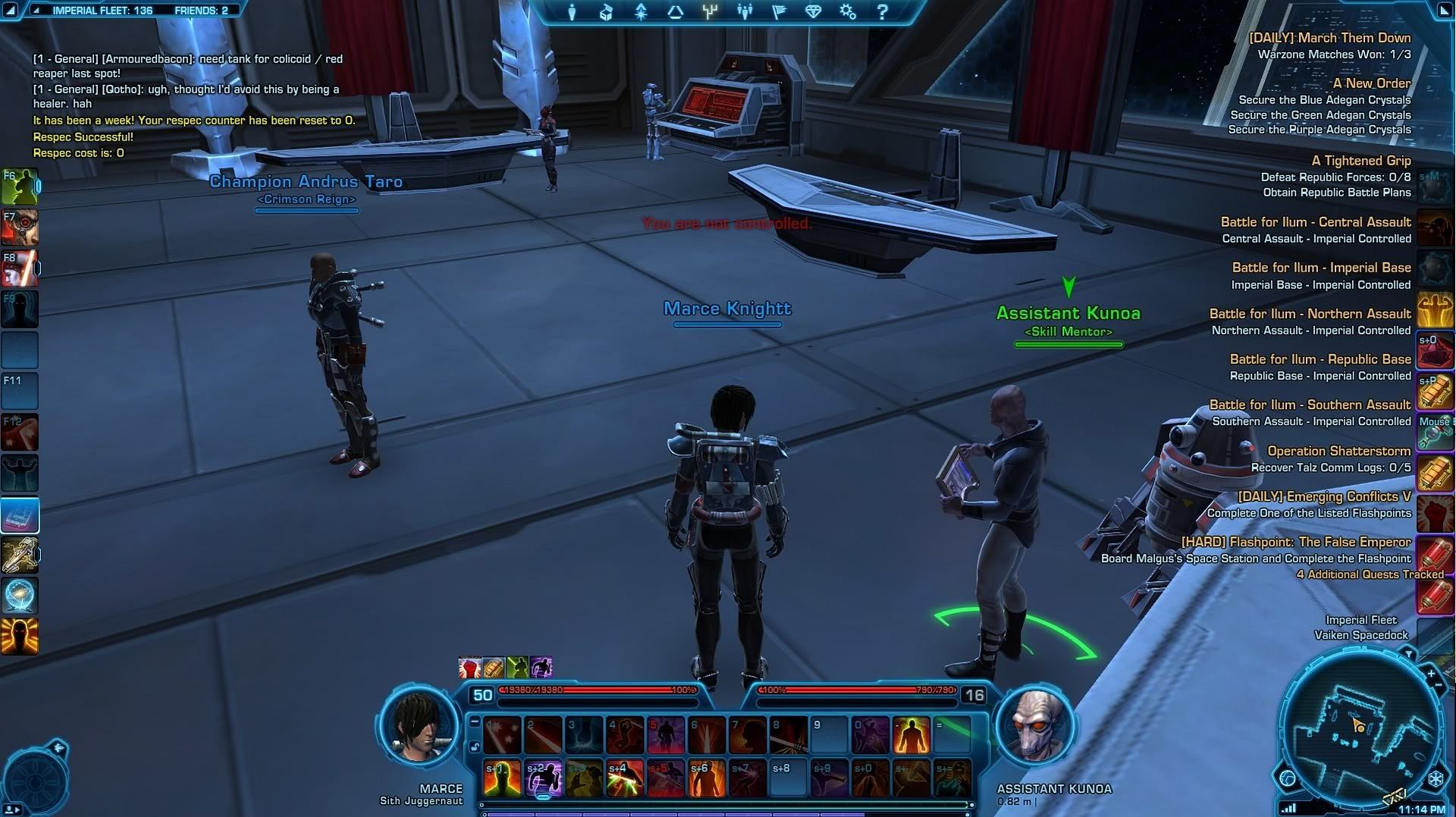Open your inventory via the crate icon

[x=605, y=12]
